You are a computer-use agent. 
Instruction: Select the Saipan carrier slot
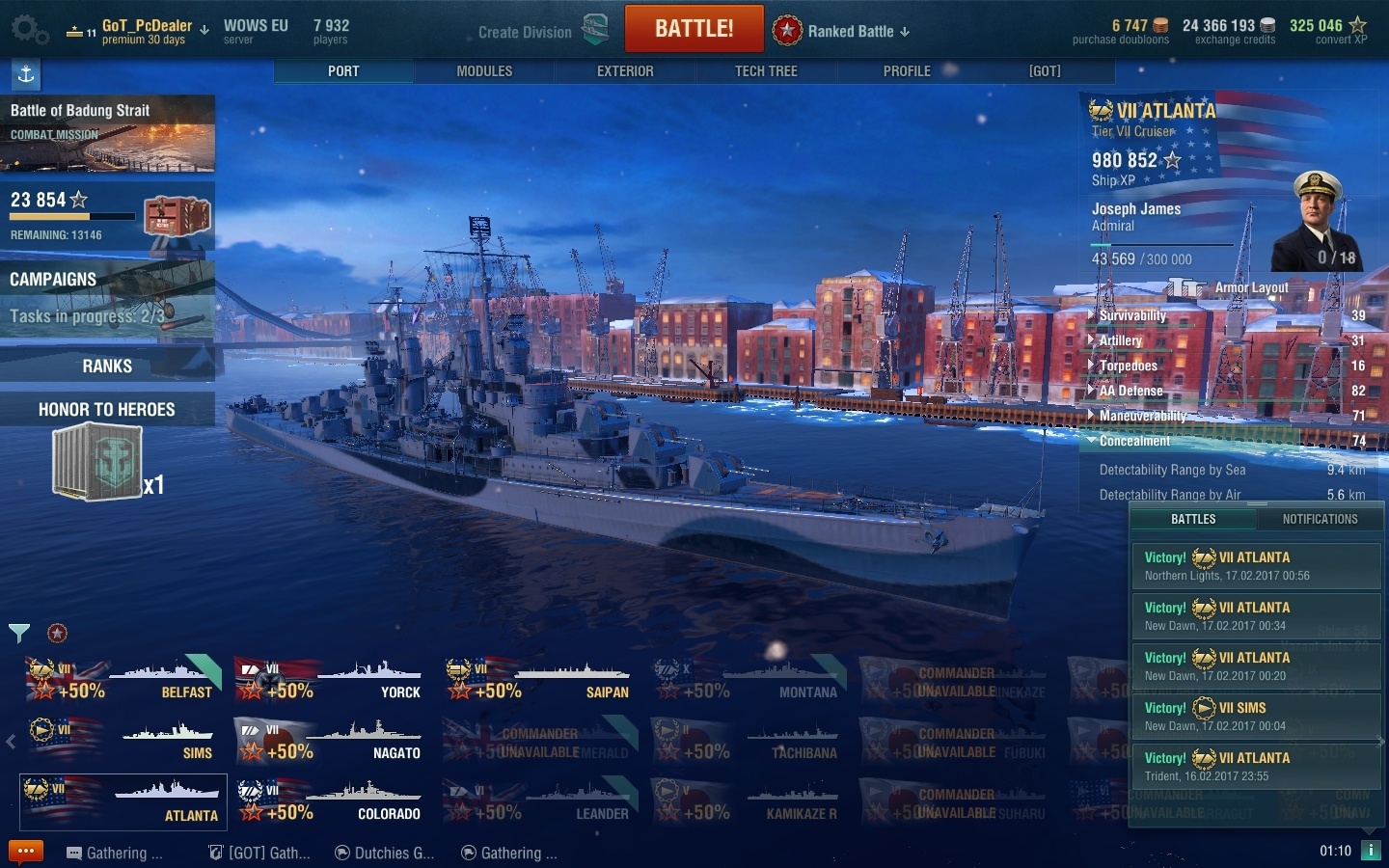coord(539,680)
